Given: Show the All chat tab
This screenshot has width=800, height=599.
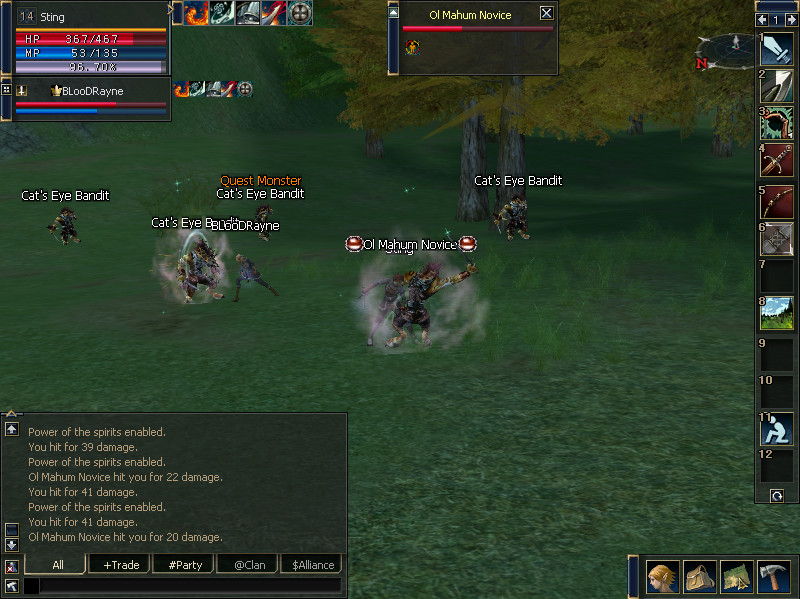Looking at the screenshot, I should (x=57, y=565).
